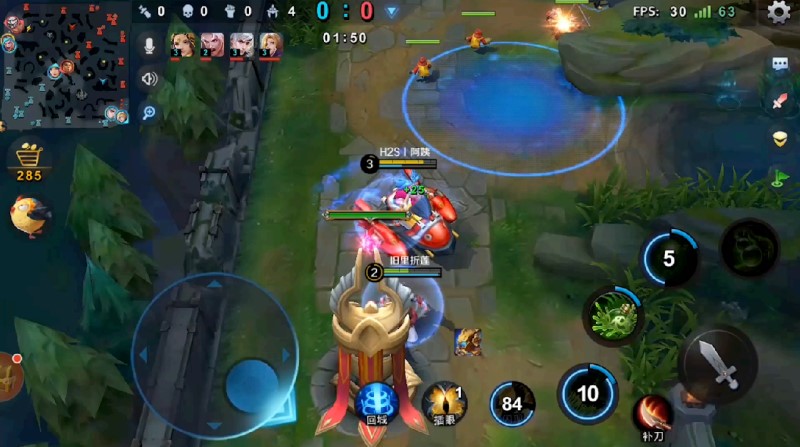800x447 pixels.
Task: Tap the summoner spell with 84 cooldown
Action: click(x=512, y=404)
